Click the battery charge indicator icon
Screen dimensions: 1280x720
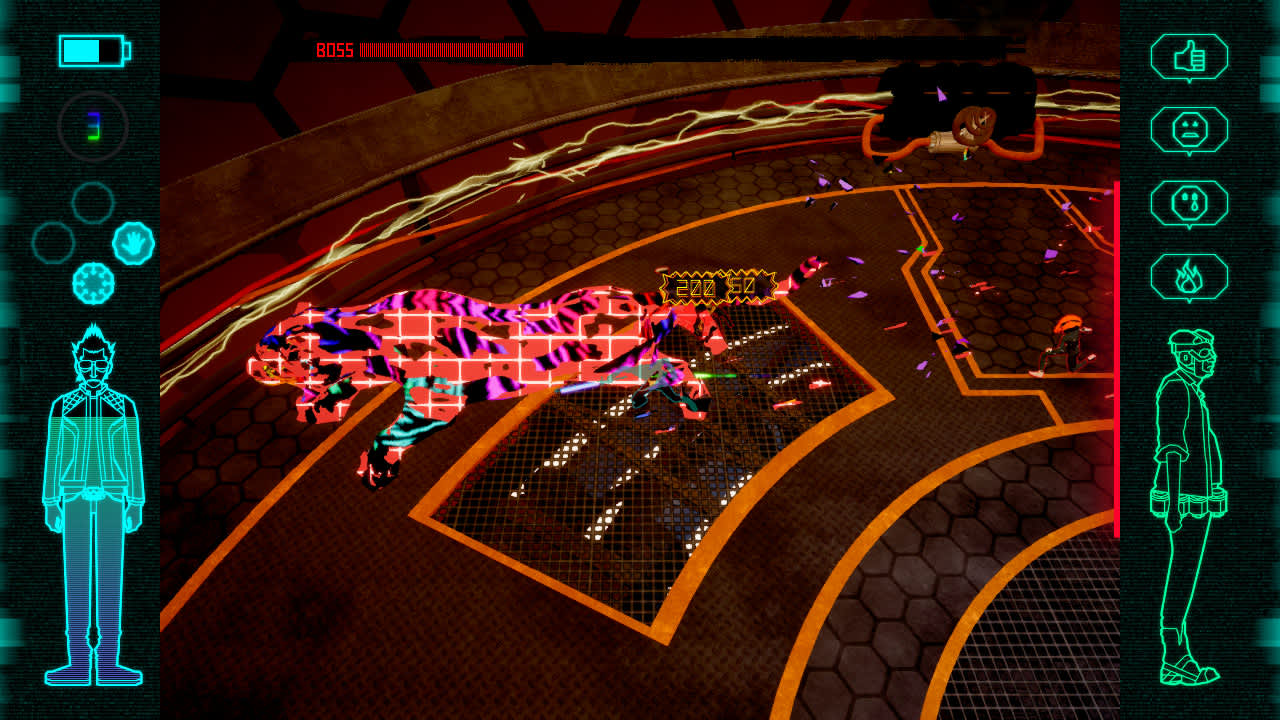[x=92, y=50]
